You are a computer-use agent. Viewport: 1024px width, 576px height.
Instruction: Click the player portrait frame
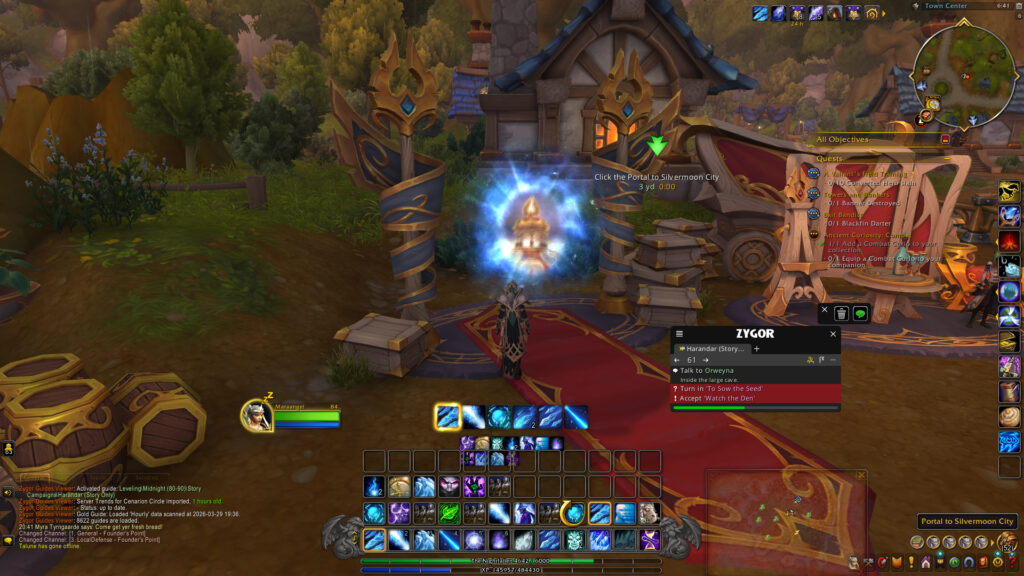256,415
